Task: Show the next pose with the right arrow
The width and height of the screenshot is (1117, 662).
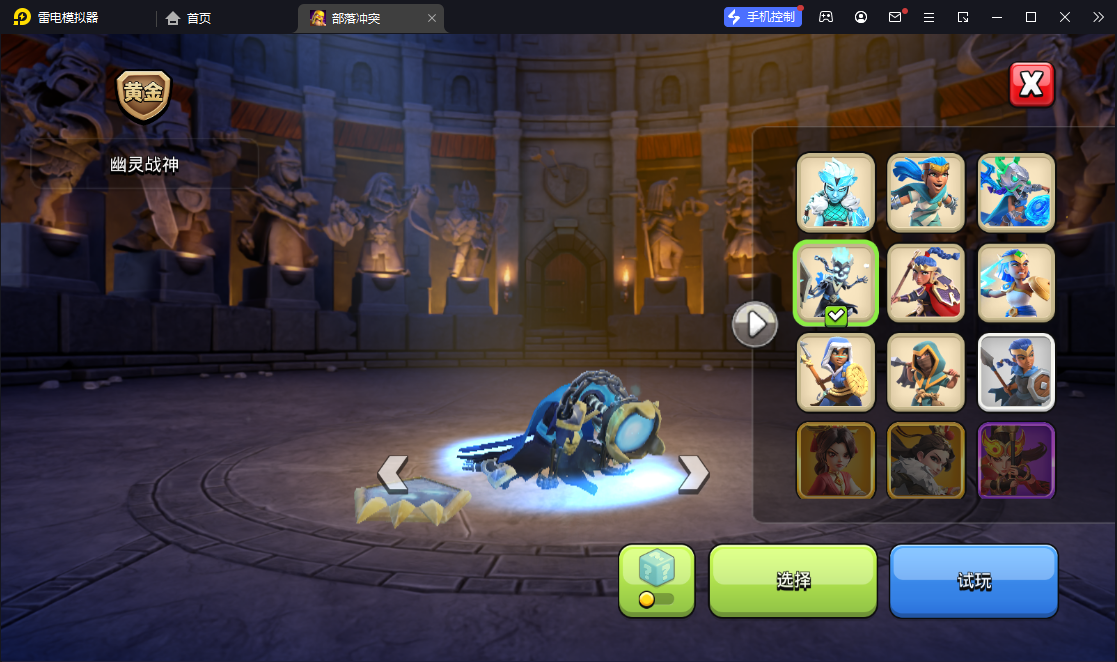Action: 693,474
